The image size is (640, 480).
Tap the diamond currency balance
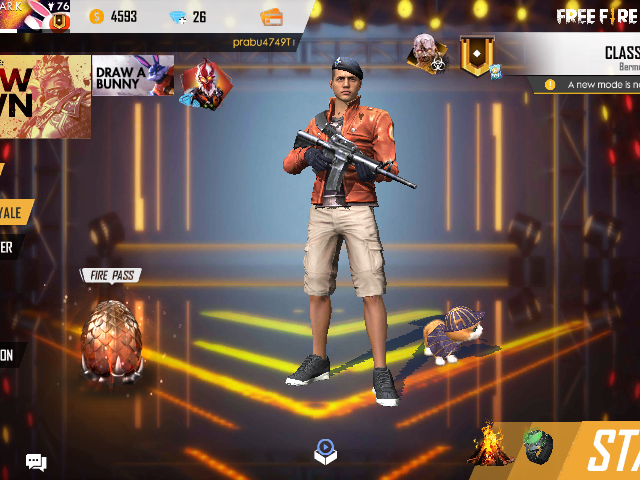pos(188,17)
